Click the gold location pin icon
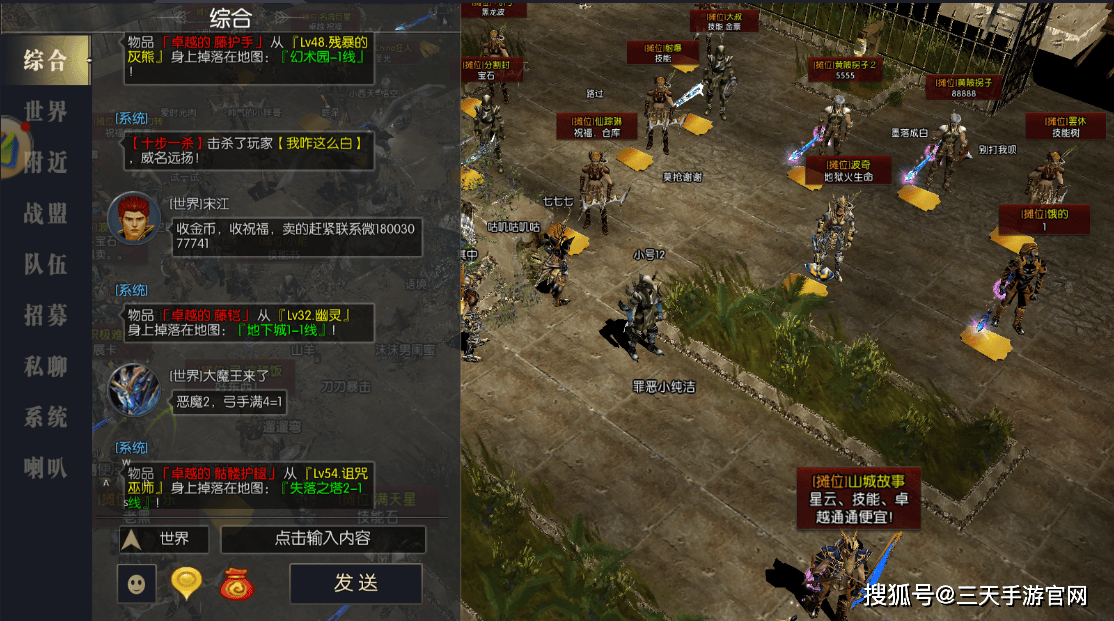 [x=187, y=583]
